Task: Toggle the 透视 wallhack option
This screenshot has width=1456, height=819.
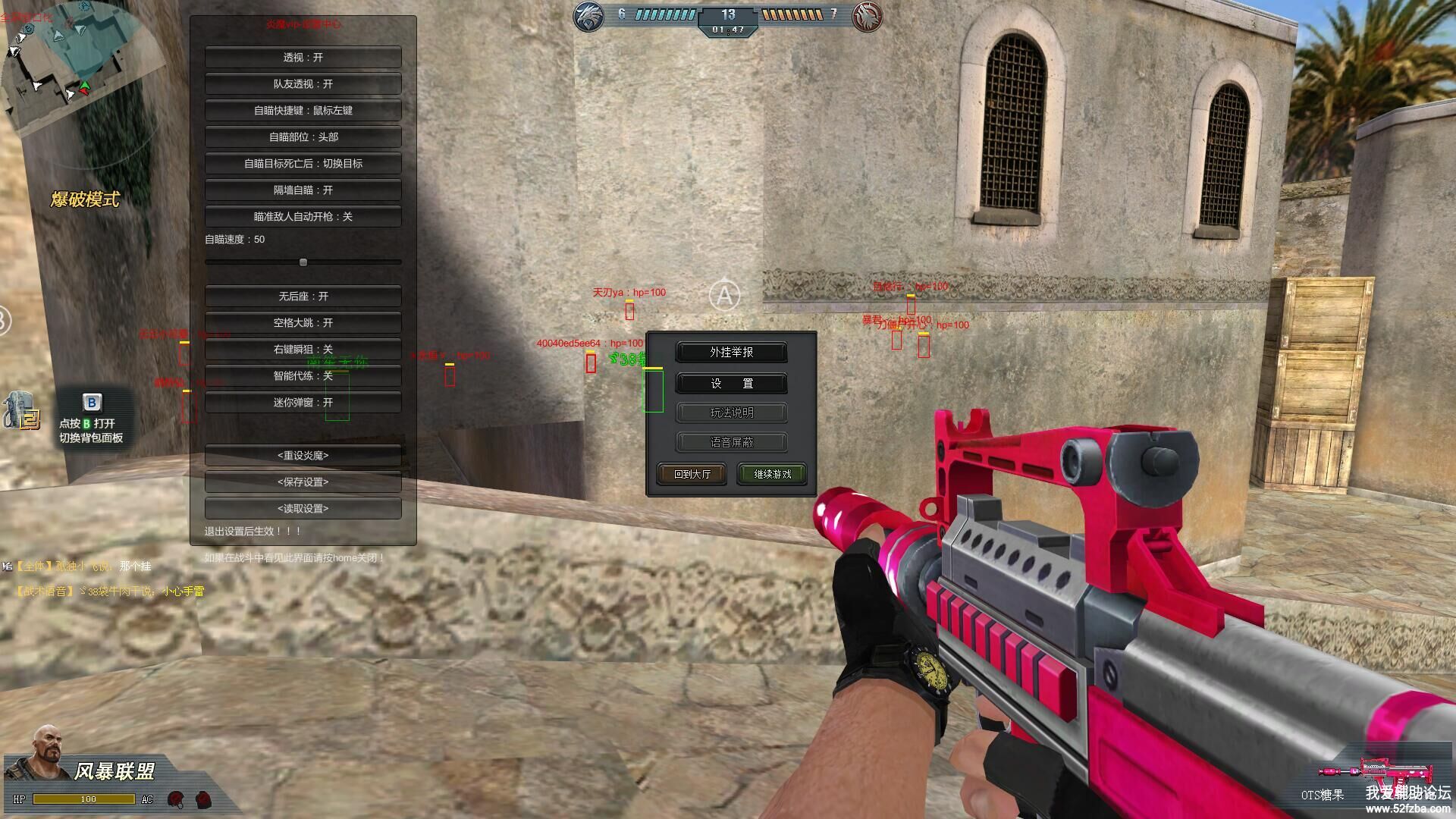Action: click(303, 58)
